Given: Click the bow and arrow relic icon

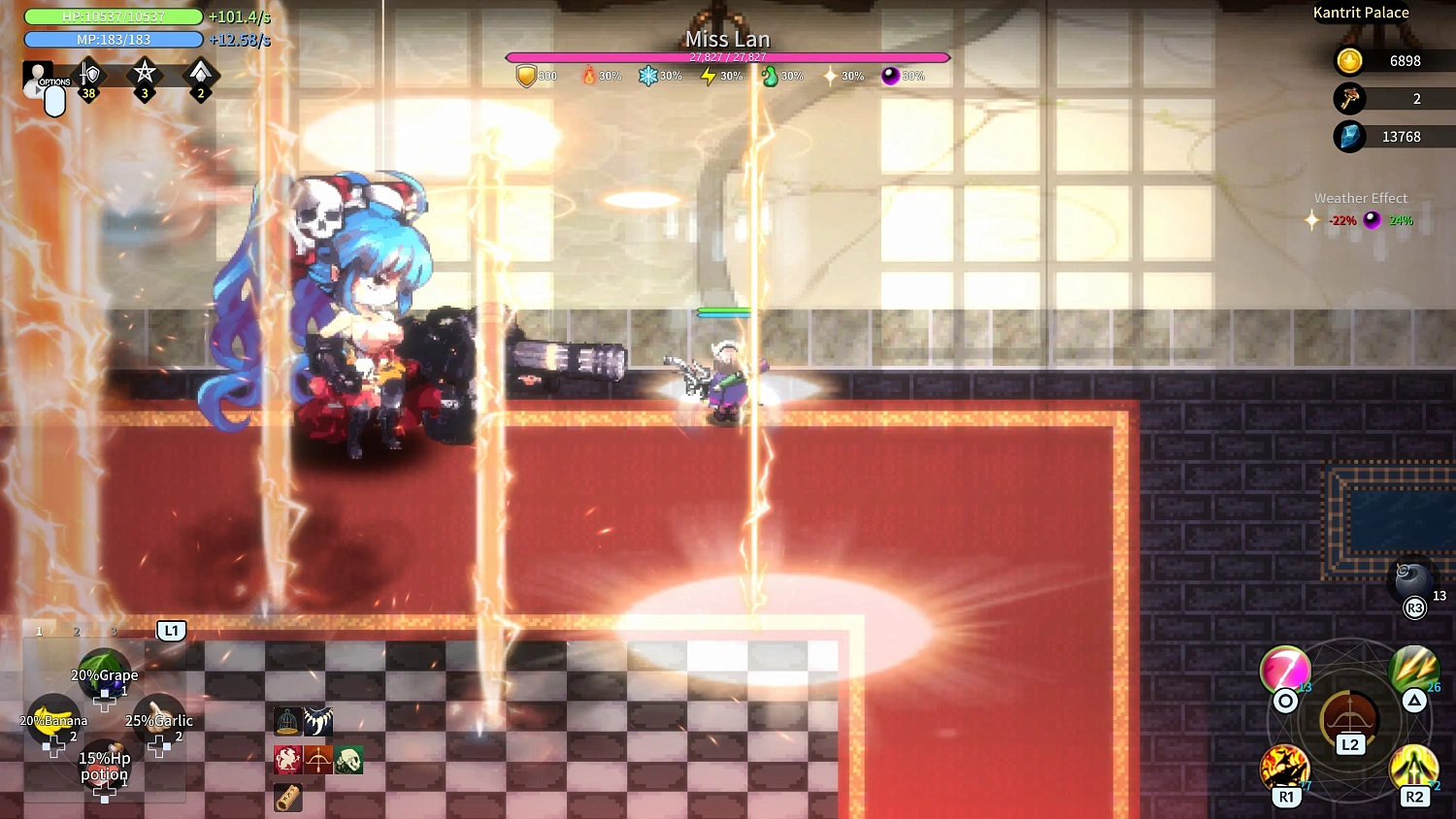Looking at the screenshot, I should click(318, 760).
